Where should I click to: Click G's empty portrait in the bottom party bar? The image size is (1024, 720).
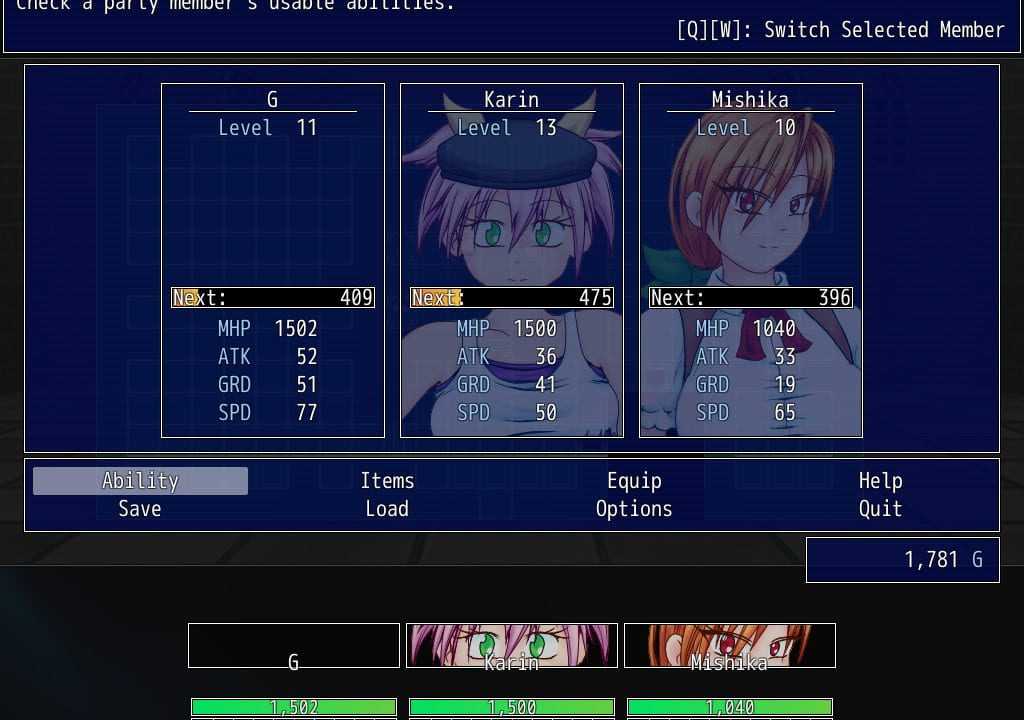tap(294, 645)
